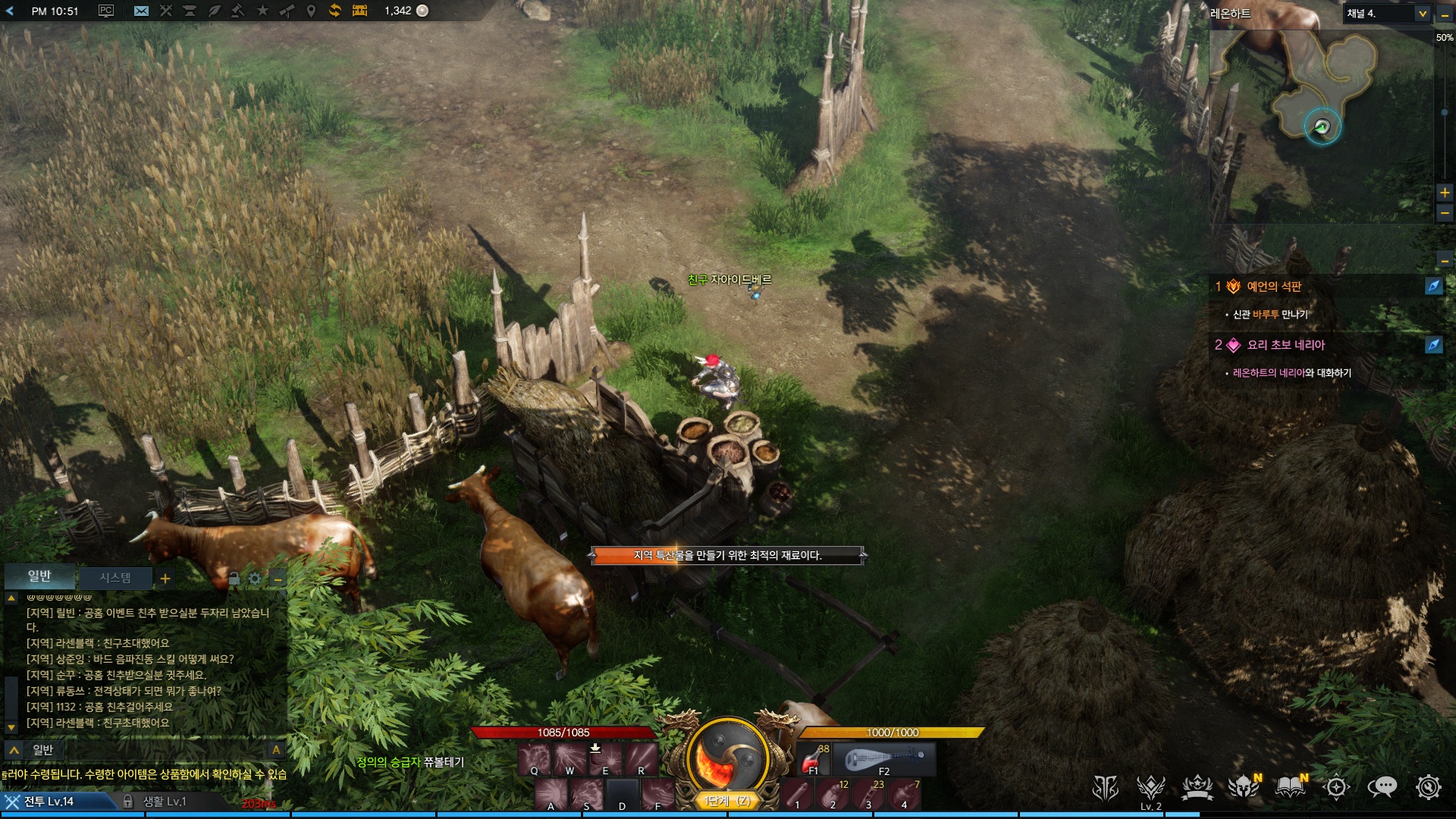
Task: Switch to the 시스템 chat tab
Action: [x=115, y=578]
